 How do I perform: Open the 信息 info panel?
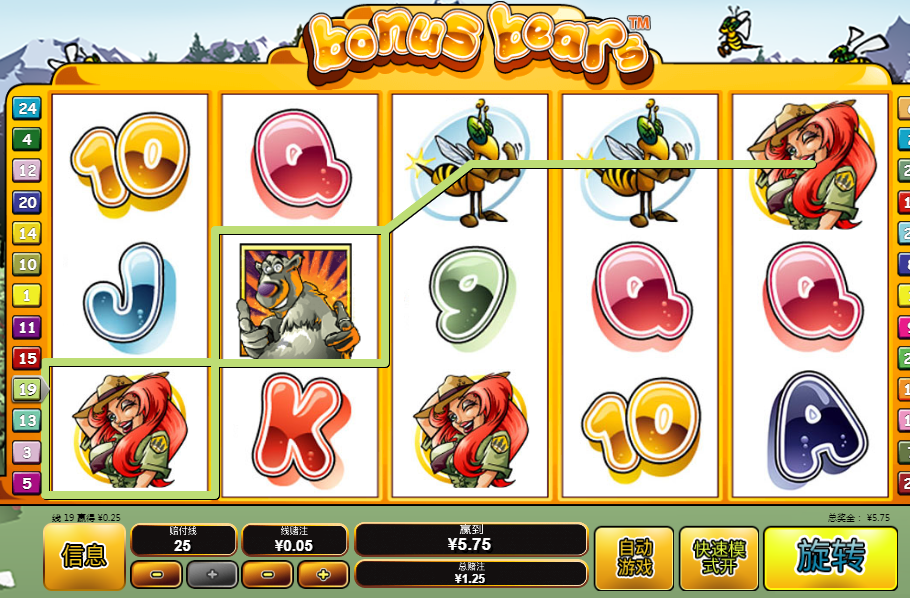(84, 556)
